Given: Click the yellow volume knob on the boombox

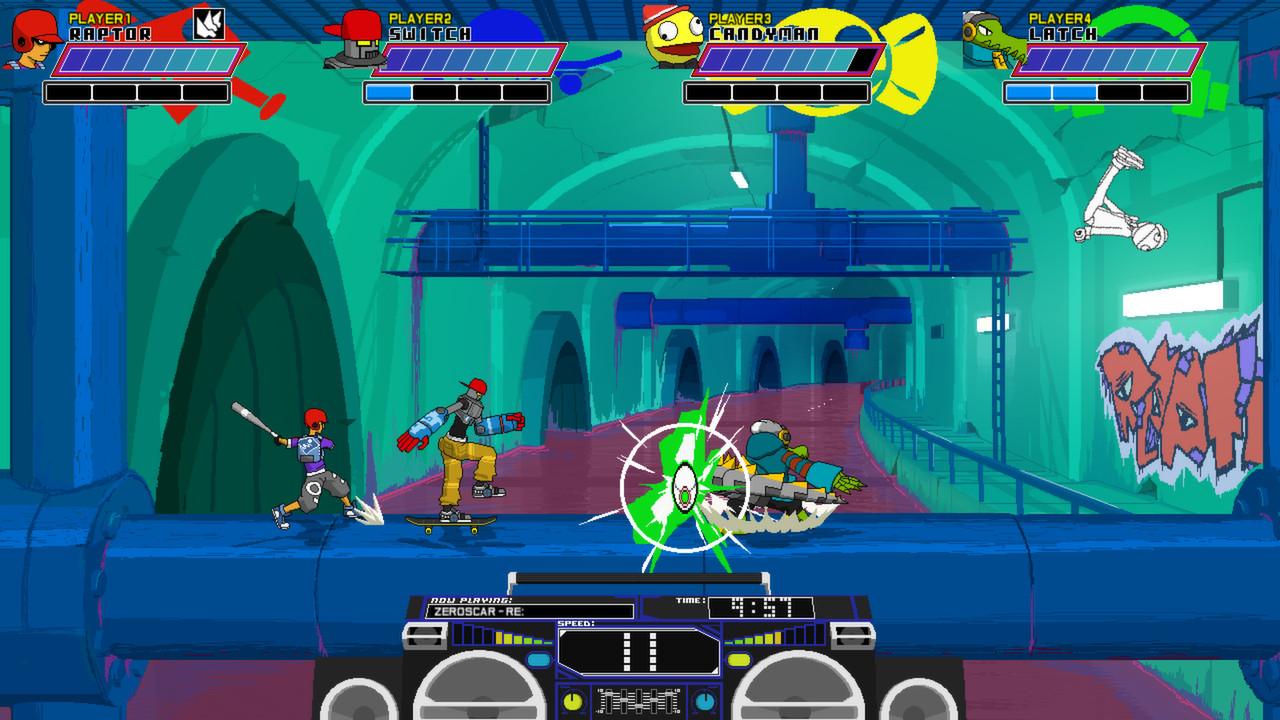Looking at the screenshot, I should [x=572, y=701].
